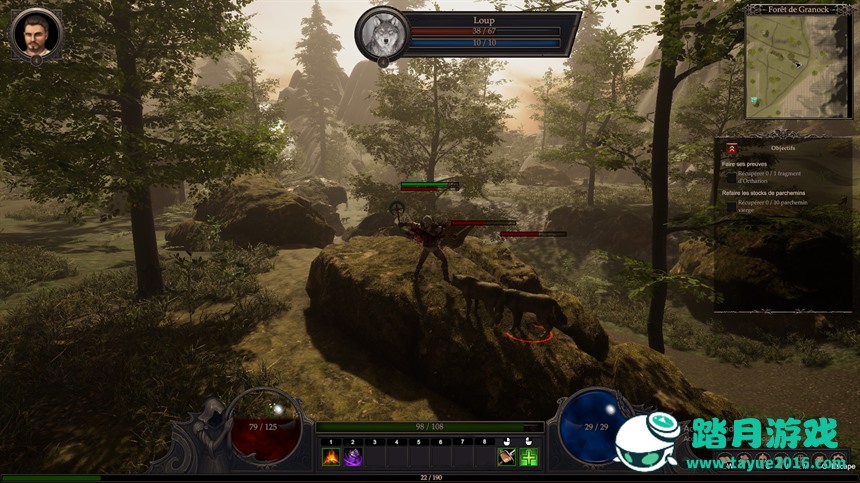Image resolution: width=860 pixels, height=483 pixels.
Task: Activate the green cross healing skill
Action: coord(529,457)
